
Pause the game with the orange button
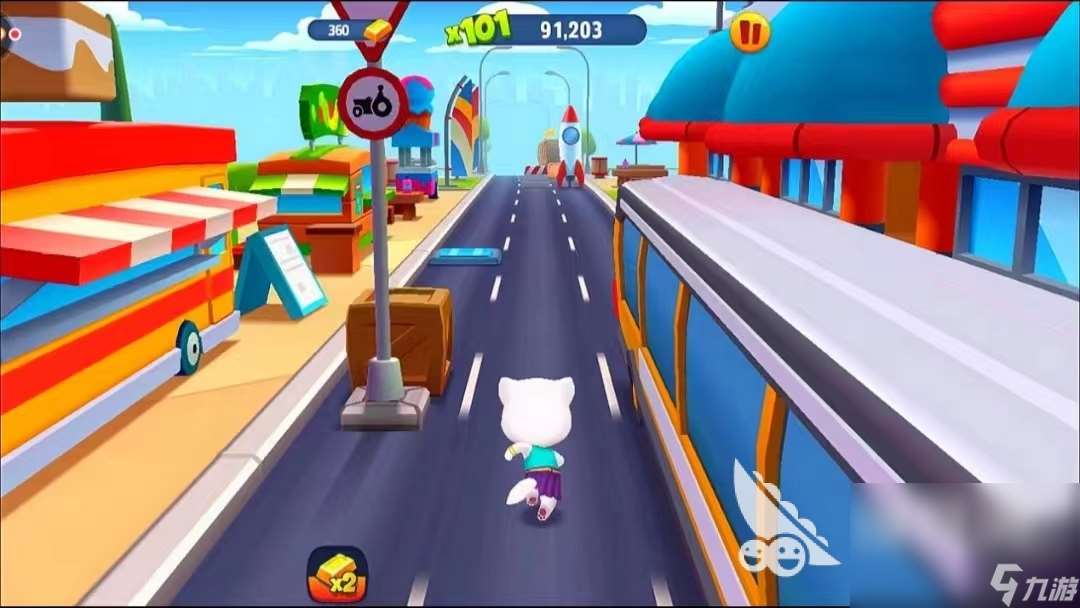750,32
